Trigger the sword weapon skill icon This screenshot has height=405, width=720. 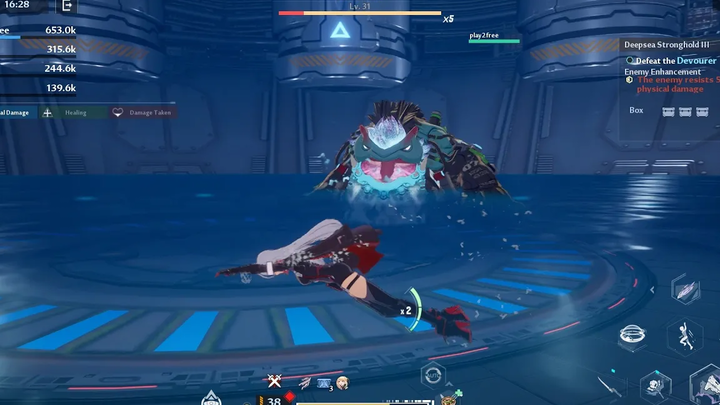point(609,384)
